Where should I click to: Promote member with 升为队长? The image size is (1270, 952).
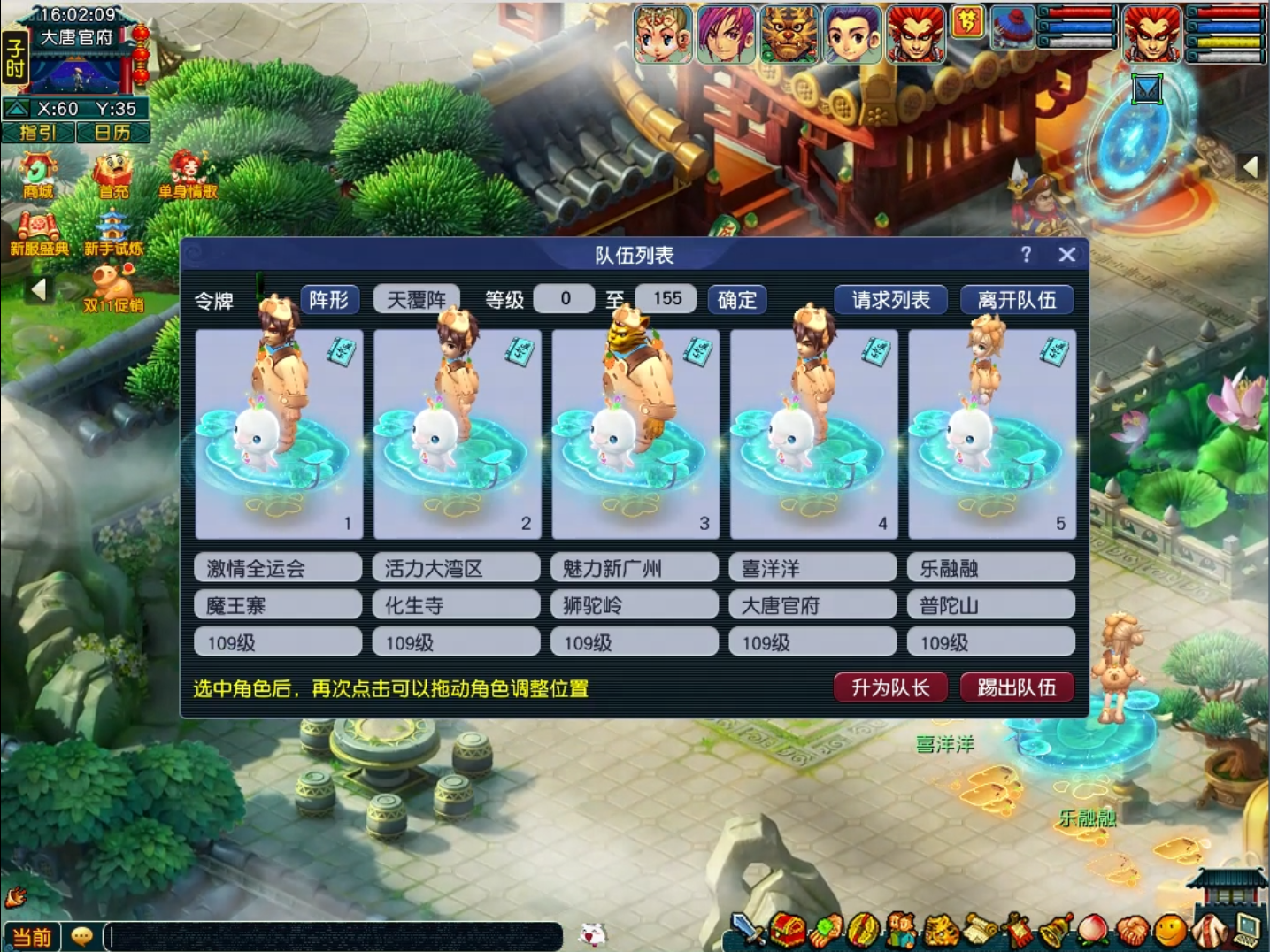pos(890,687)
